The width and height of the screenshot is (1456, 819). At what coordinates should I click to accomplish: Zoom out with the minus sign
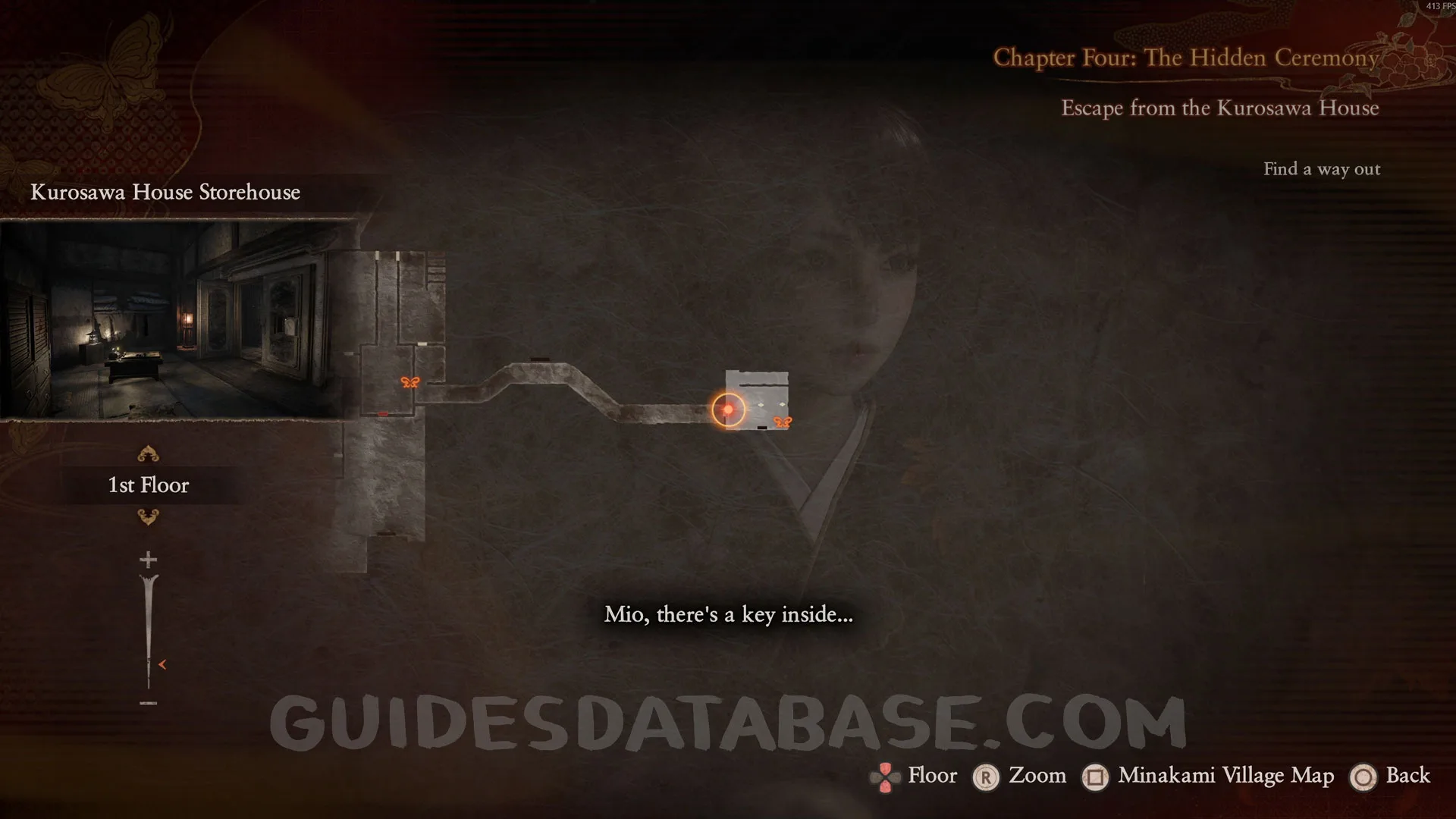(x=148, y=703)
